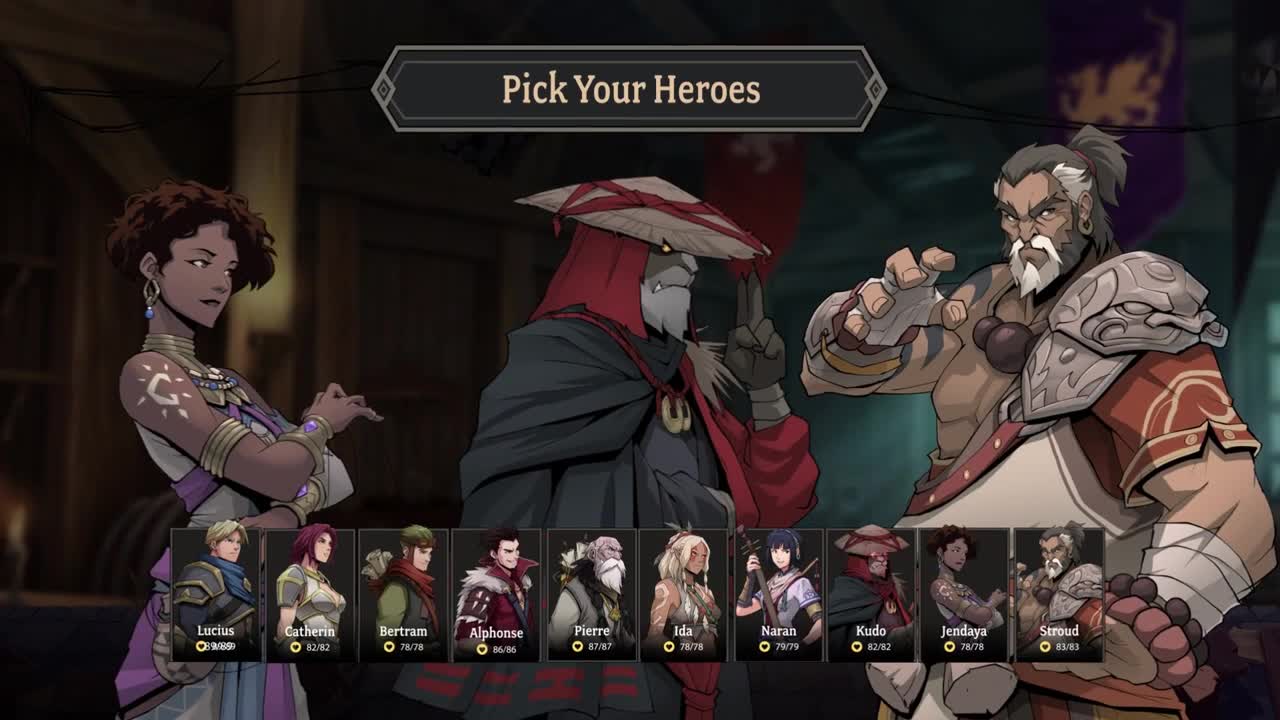Select Alphonse from the hero roster

click(x=496, y=594)
